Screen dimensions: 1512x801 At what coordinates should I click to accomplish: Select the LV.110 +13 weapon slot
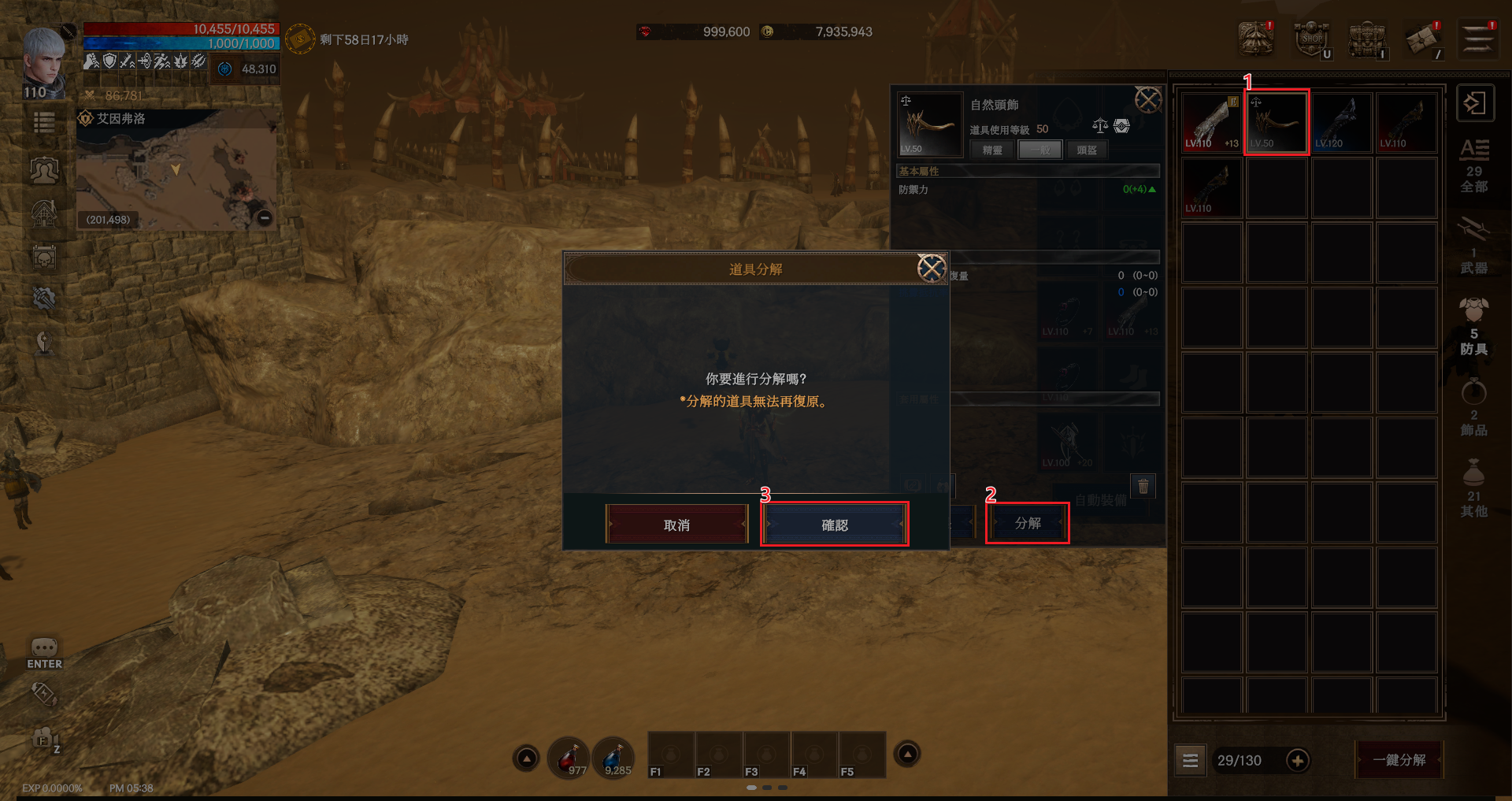[x=1211, y=122]
